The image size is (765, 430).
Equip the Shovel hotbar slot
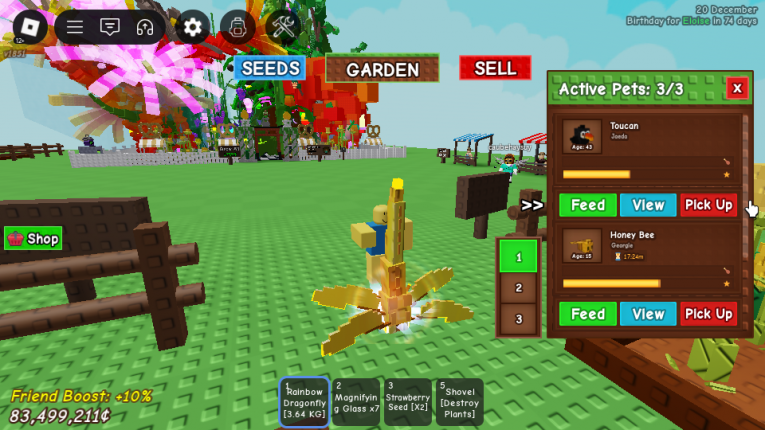[459, 401]
